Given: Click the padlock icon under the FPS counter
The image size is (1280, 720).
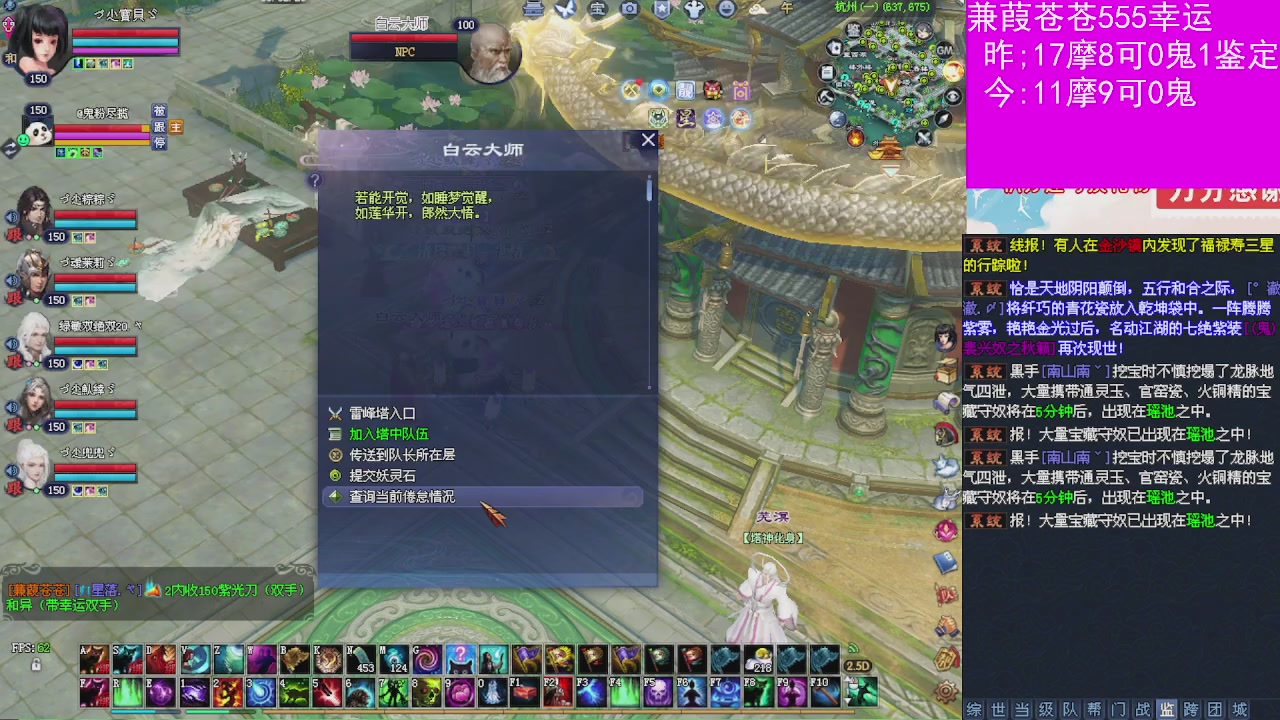Looking at the screenshot, I should 36,665.
